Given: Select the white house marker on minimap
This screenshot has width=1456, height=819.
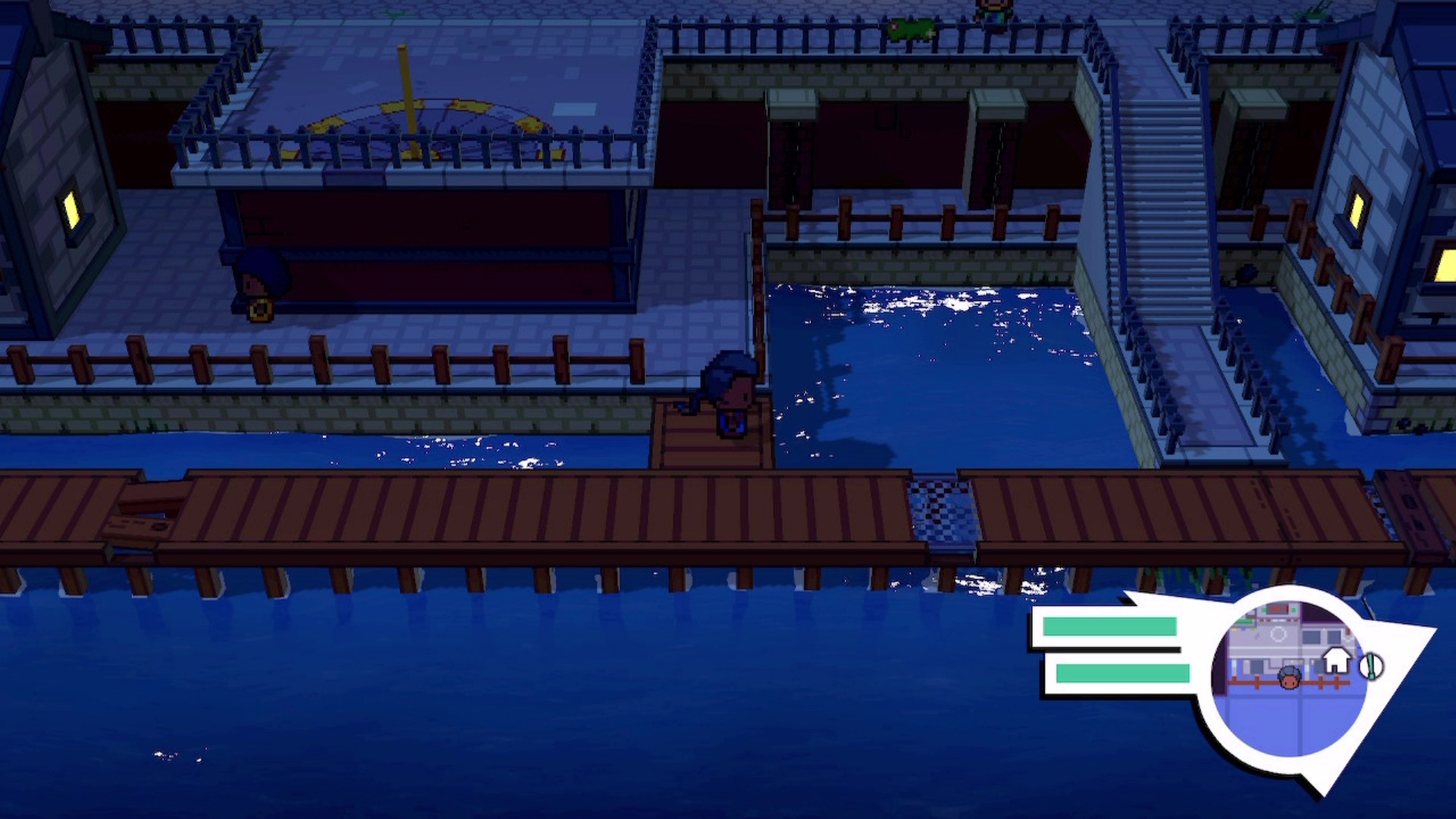Looking at the screenshot, I should point(1336,661).
